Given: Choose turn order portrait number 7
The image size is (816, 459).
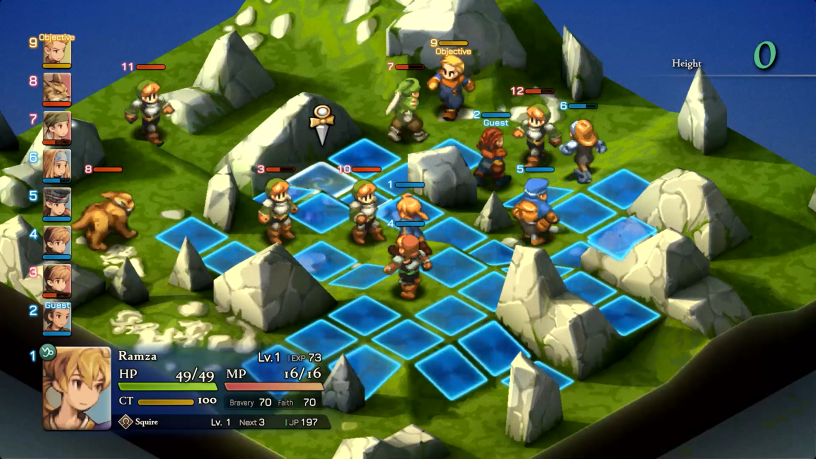Looking at the screenshot, I should tap(57, 128).
